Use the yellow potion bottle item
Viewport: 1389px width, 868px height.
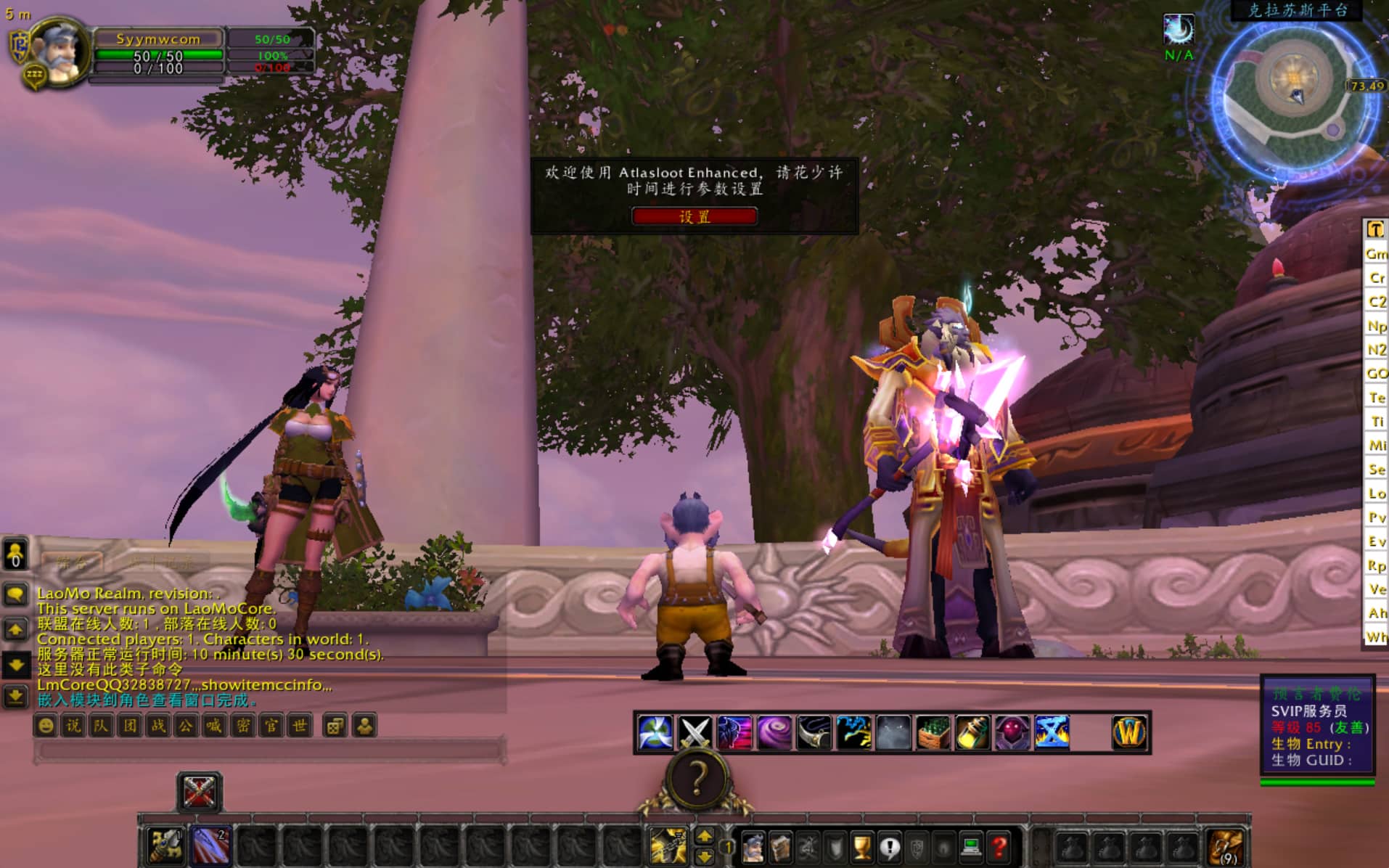[972, 732]
